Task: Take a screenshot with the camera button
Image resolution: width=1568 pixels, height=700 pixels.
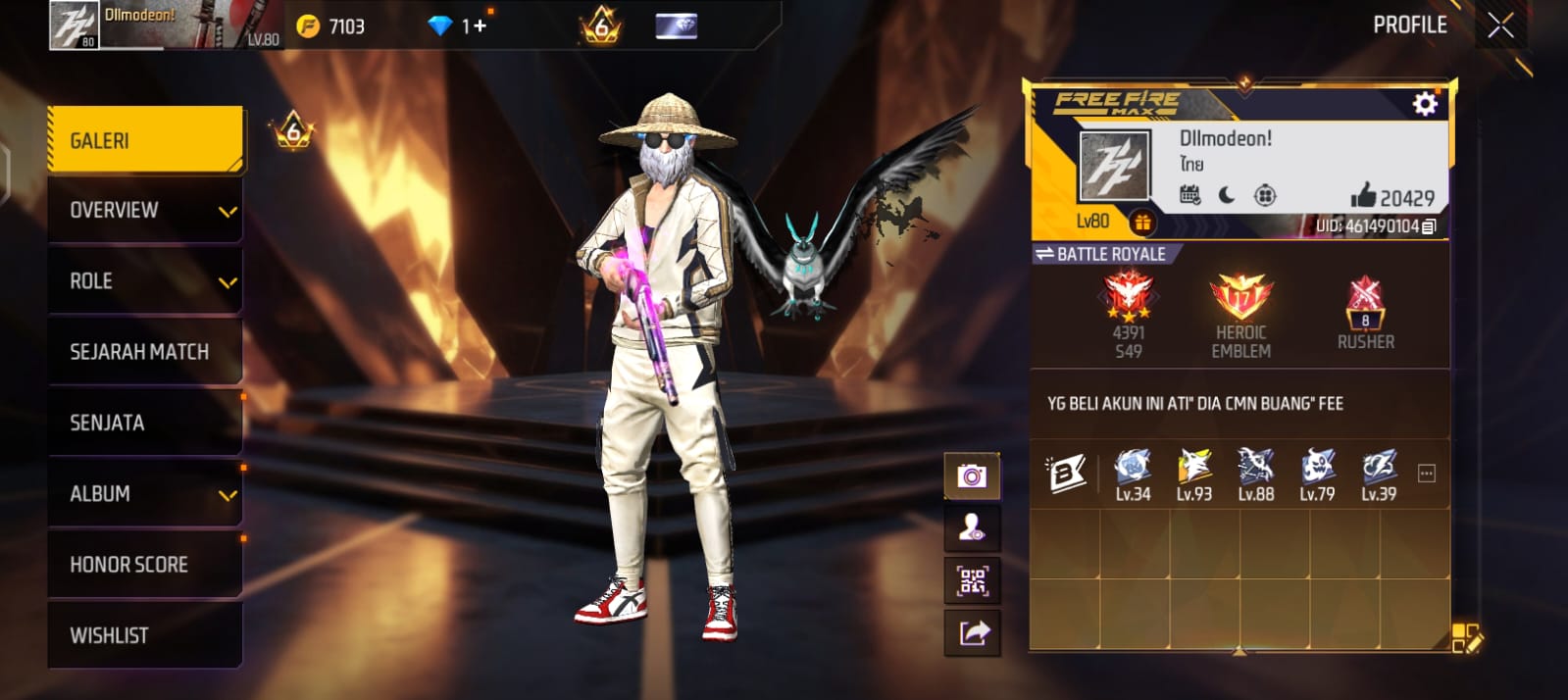Action: point(972,476)
